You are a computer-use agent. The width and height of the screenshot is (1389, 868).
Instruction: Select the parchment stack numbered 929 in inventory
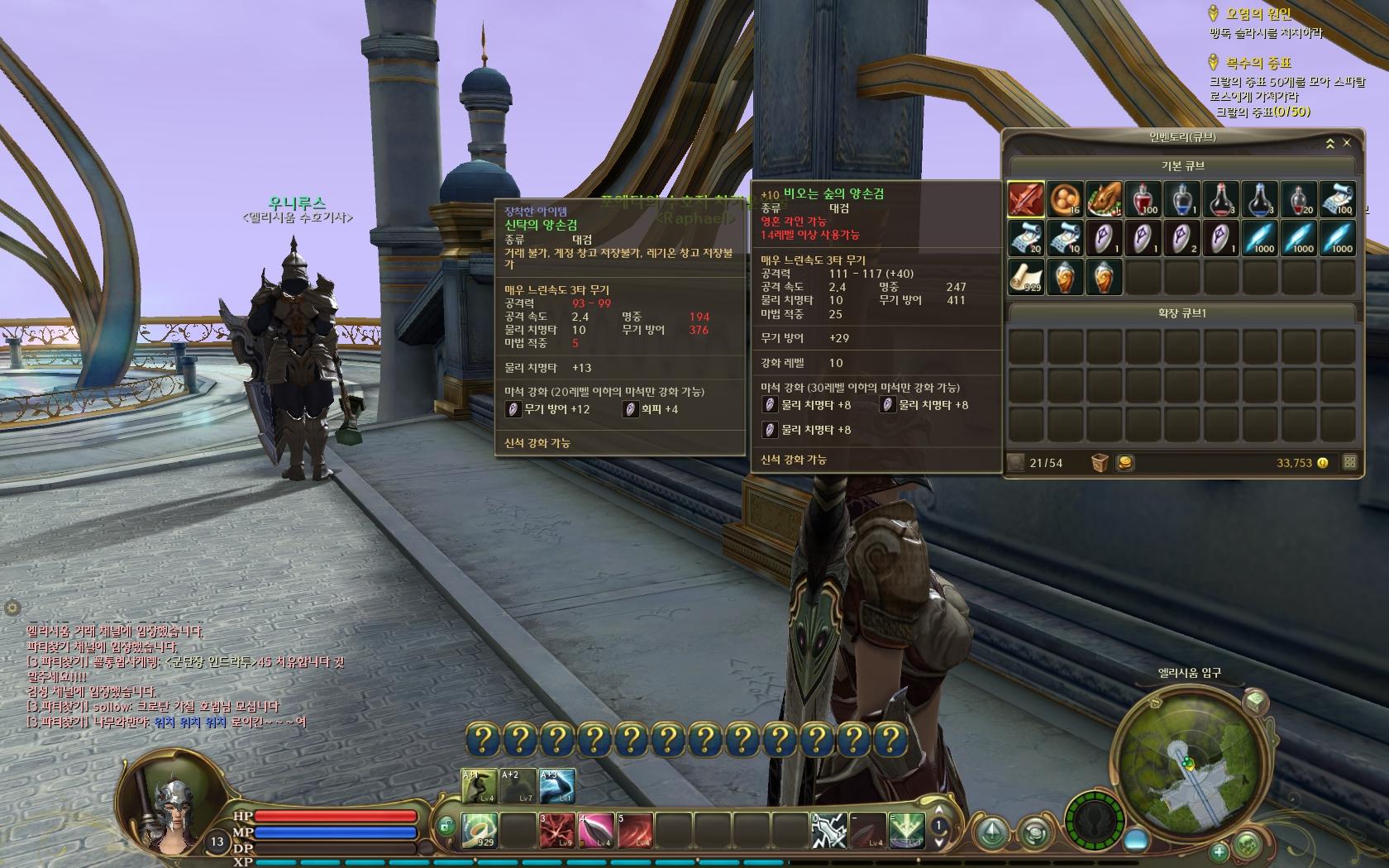click(x=1025, y=277)
